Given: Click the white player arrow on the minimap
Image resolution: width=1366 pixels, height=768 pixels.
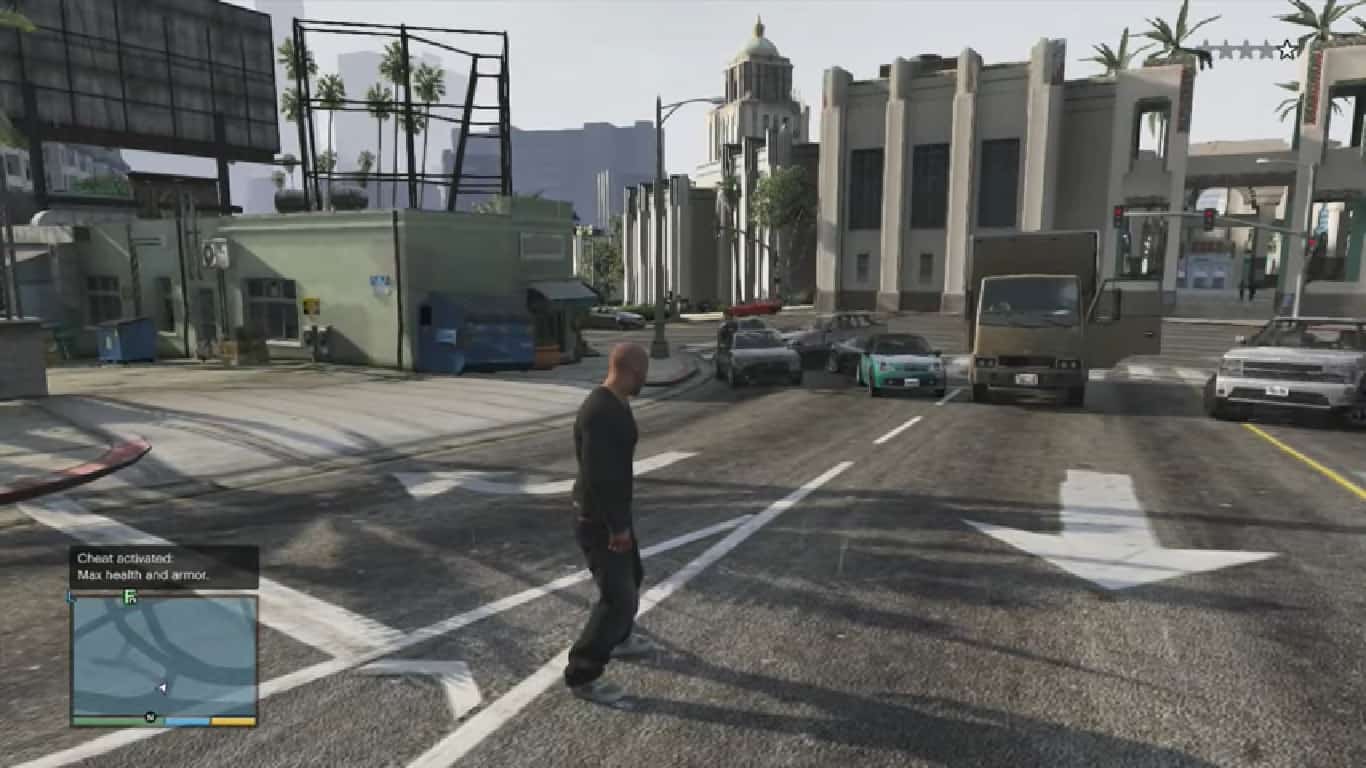Looking at the screenshot, I should click(162, 688).
